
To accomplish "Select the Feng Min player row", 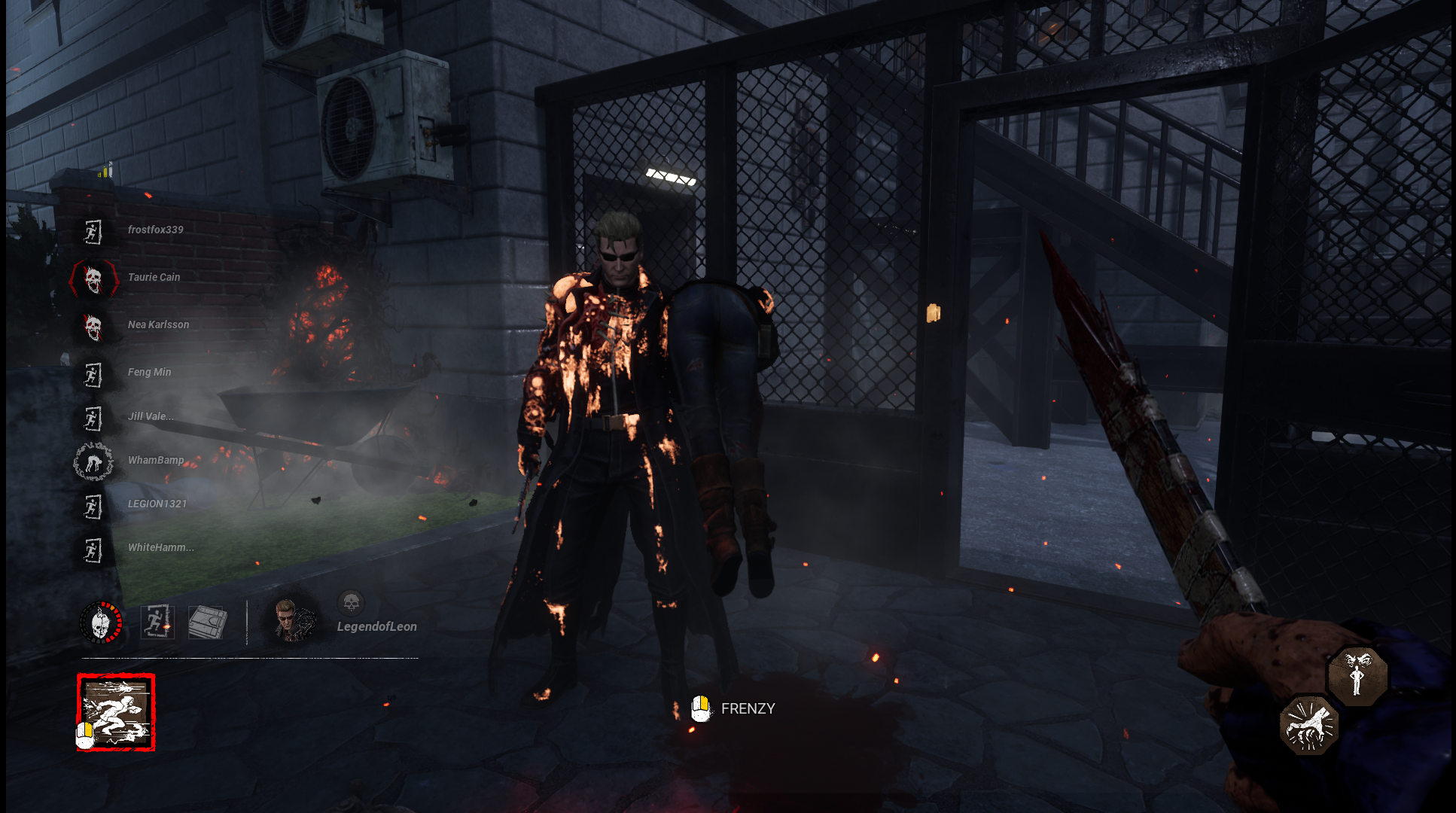I will (x=149, y=372).
